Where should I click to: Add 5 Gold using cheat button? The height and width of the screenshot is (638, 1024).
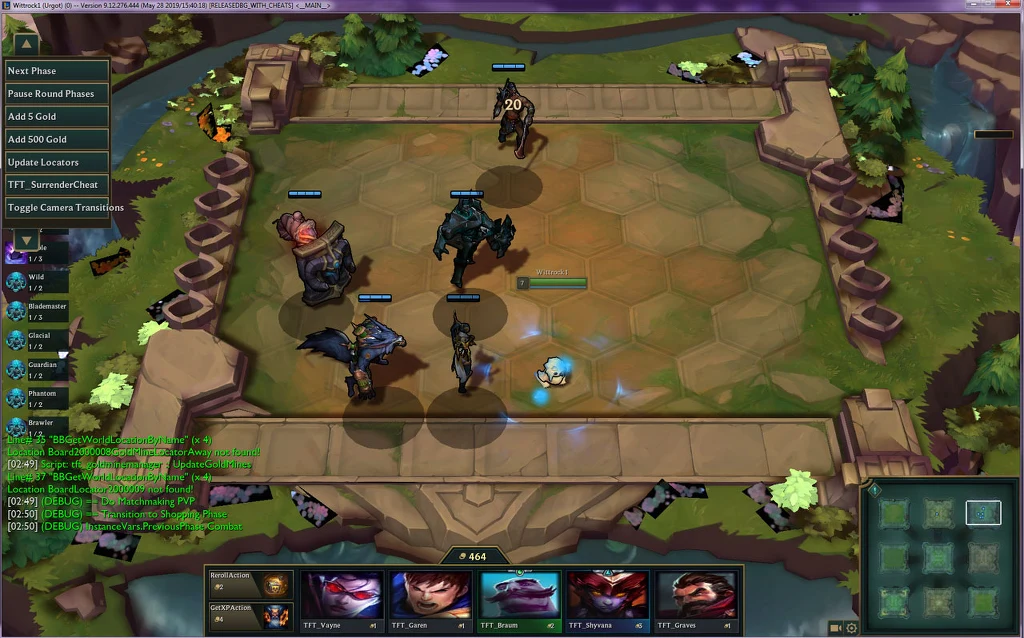(57, 117)
